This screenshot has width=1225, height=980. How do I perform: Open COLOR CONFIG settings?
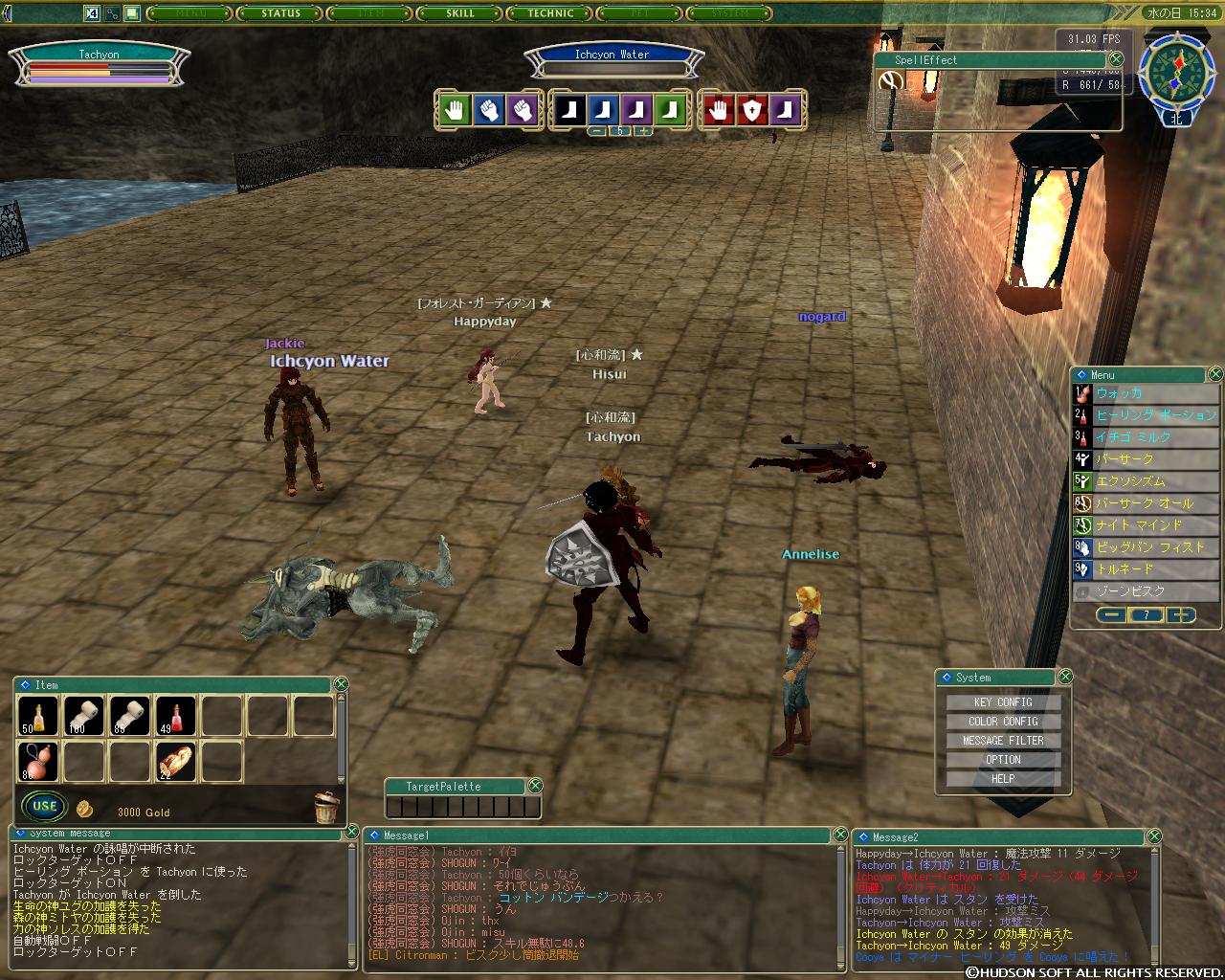1003,721
